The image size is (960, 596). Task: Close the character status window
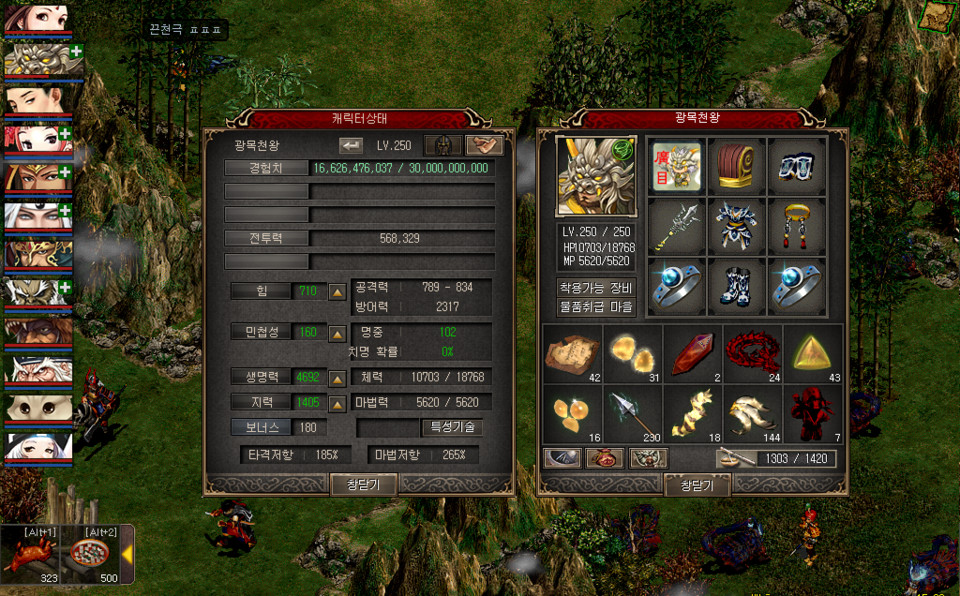364,485
